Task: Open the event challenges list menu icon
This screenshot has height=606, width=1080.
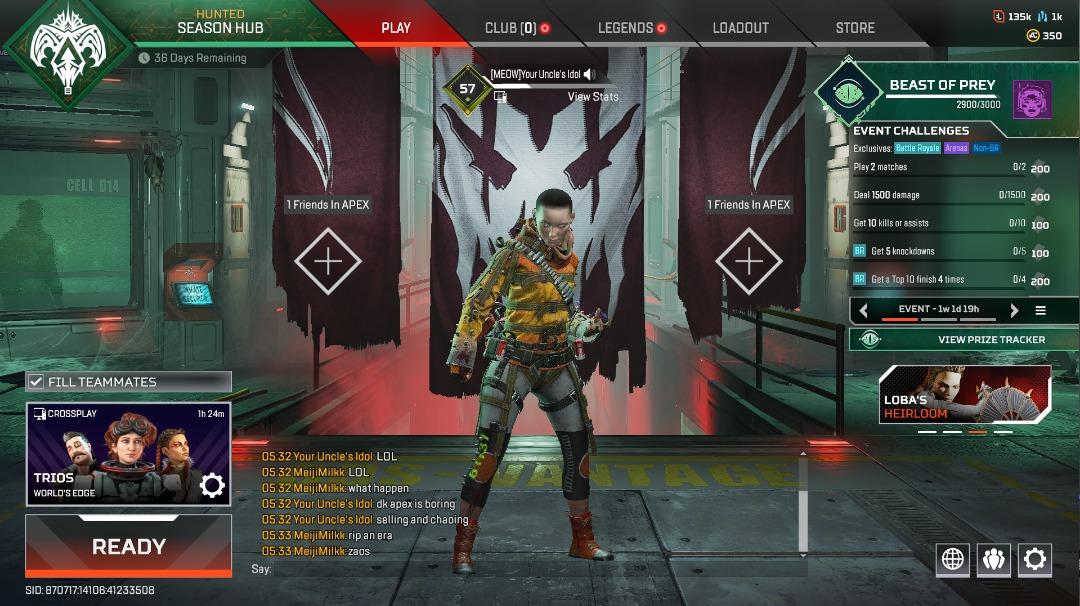Action: [1041, 310]
